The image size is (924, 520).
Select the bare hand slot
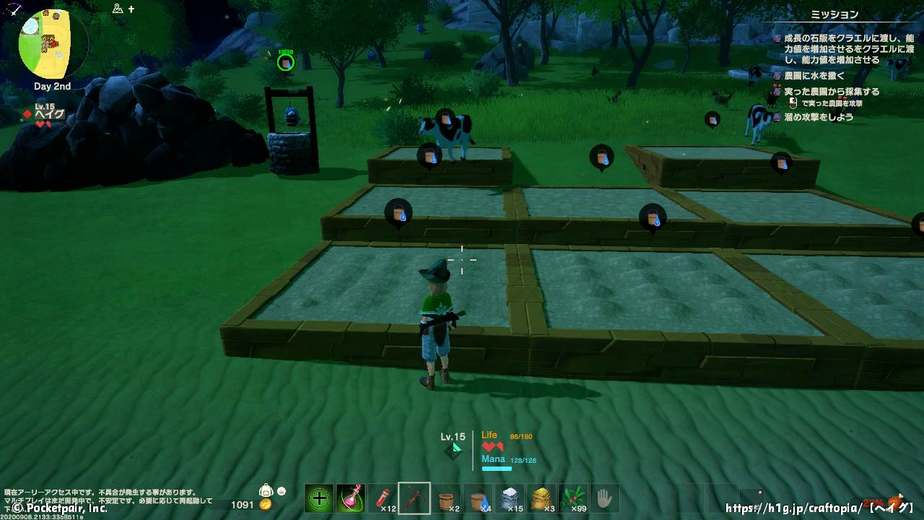(605, 498)
